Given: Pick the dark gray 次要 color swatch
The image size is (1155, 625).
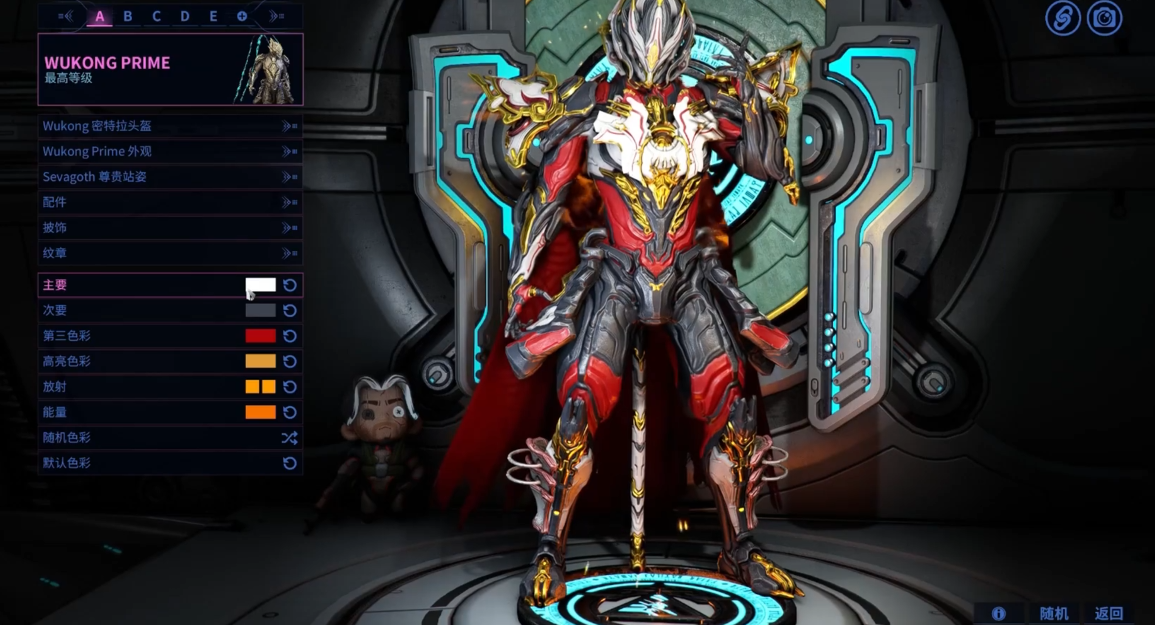Looking at the screenshot, I should [x=261, y=311].
